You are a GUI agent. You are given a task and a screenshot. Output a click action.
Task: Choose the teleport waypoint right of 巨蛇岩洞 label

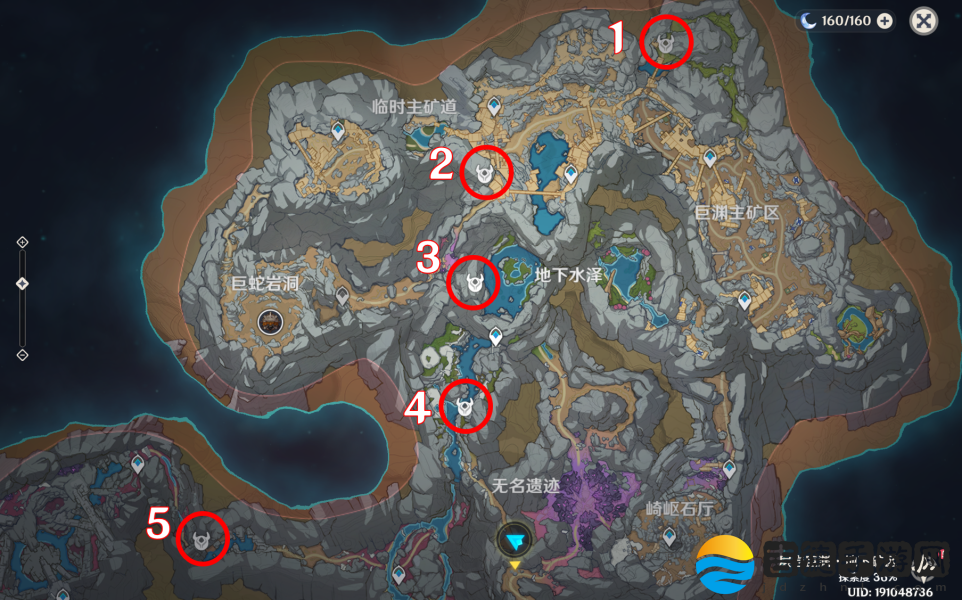pos(342,296)
